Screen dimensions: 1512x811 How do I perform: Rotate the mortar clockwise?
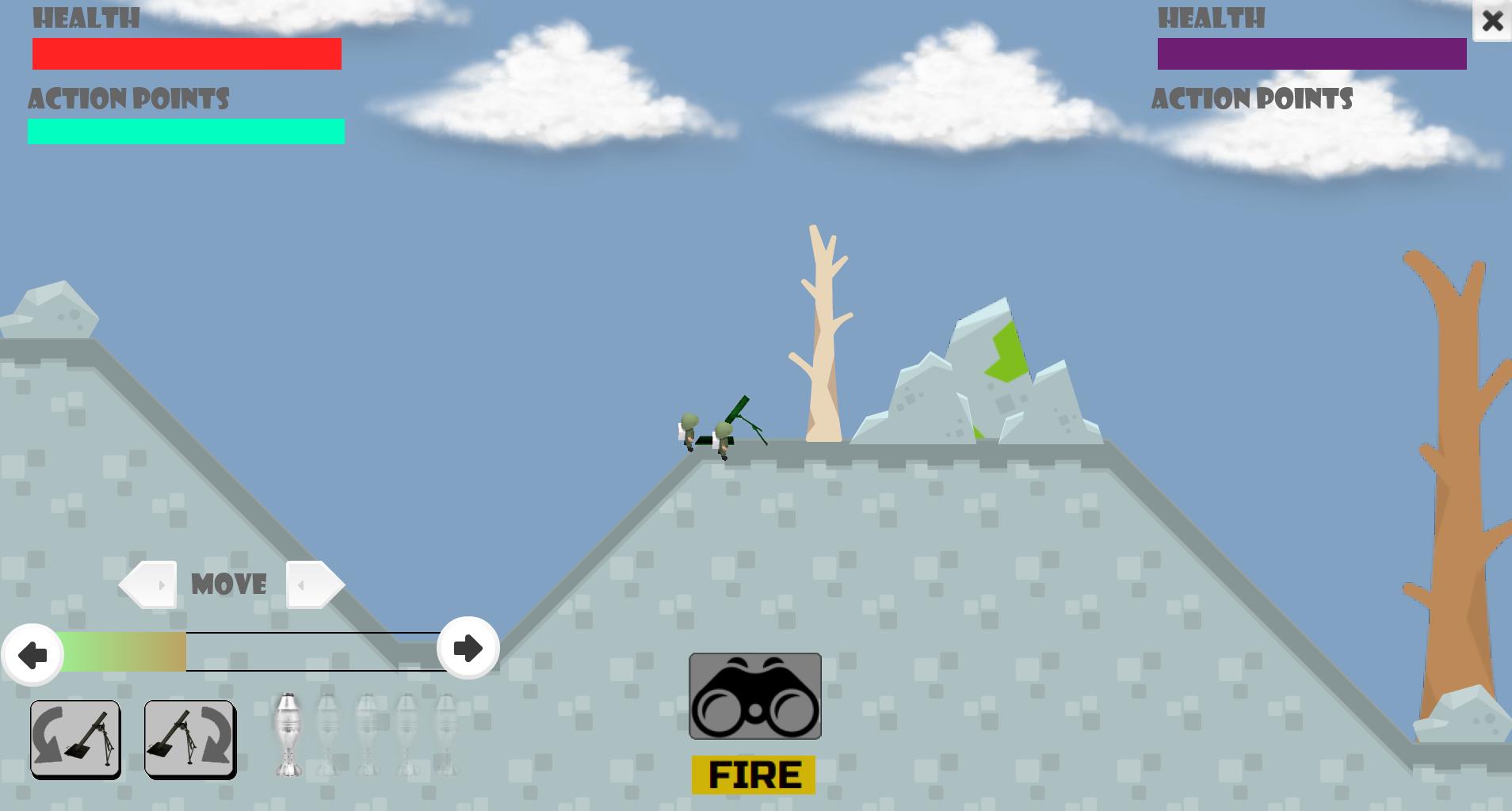point(189,739)
